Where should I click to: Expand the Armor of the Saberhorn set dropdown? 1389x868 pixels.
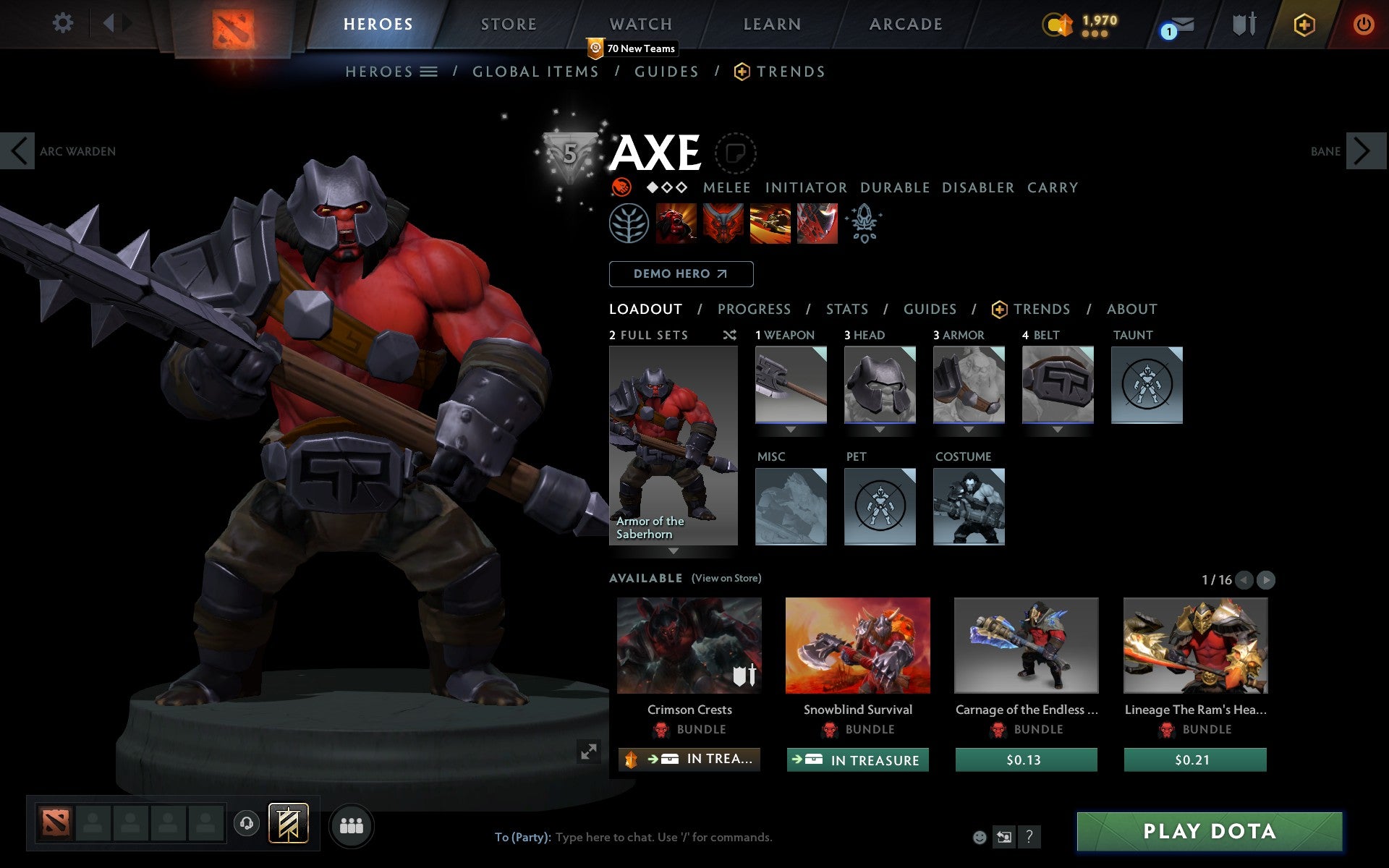pyautogui.click(x=674, y=550)
